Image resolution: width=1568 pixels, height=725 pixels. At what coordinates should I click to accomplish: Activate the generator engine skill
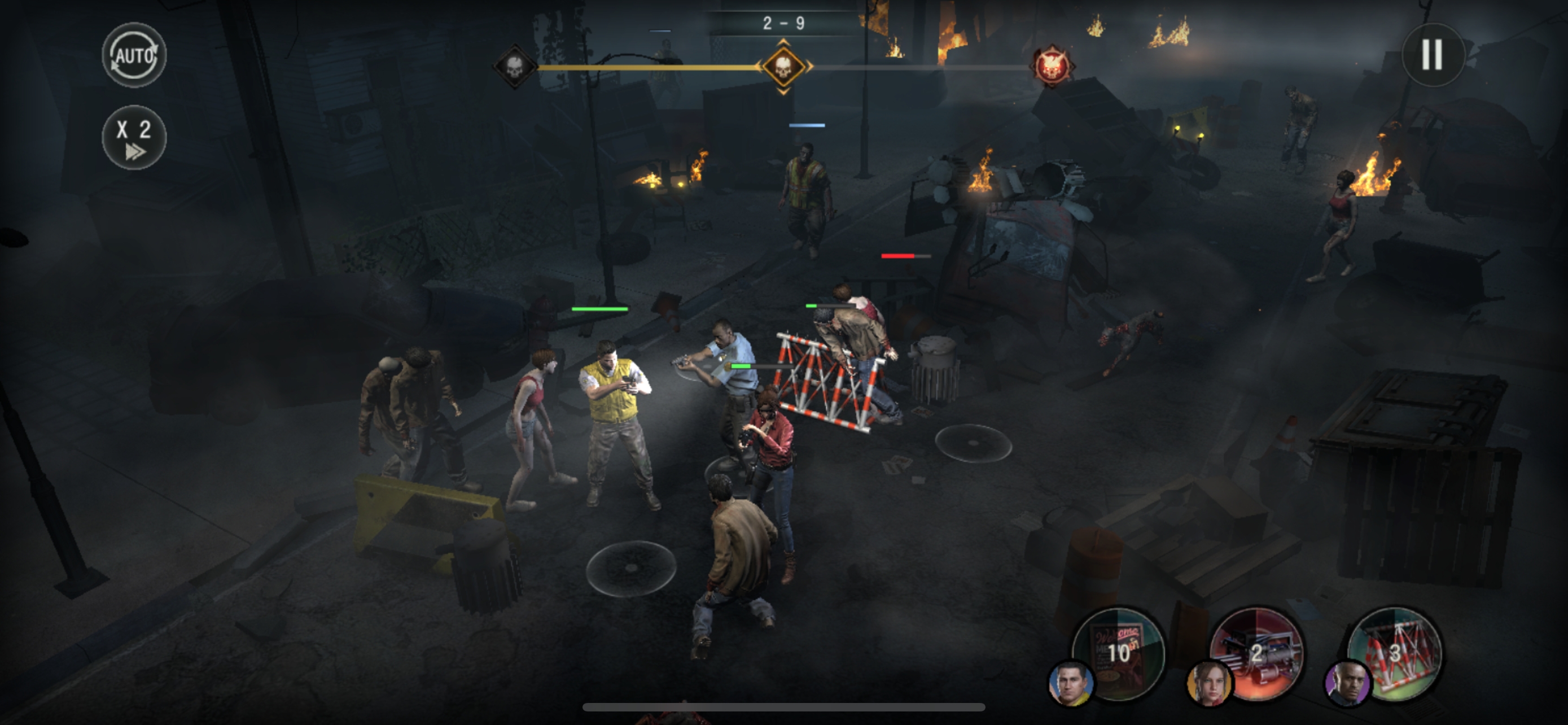(x=1257, y=652)
